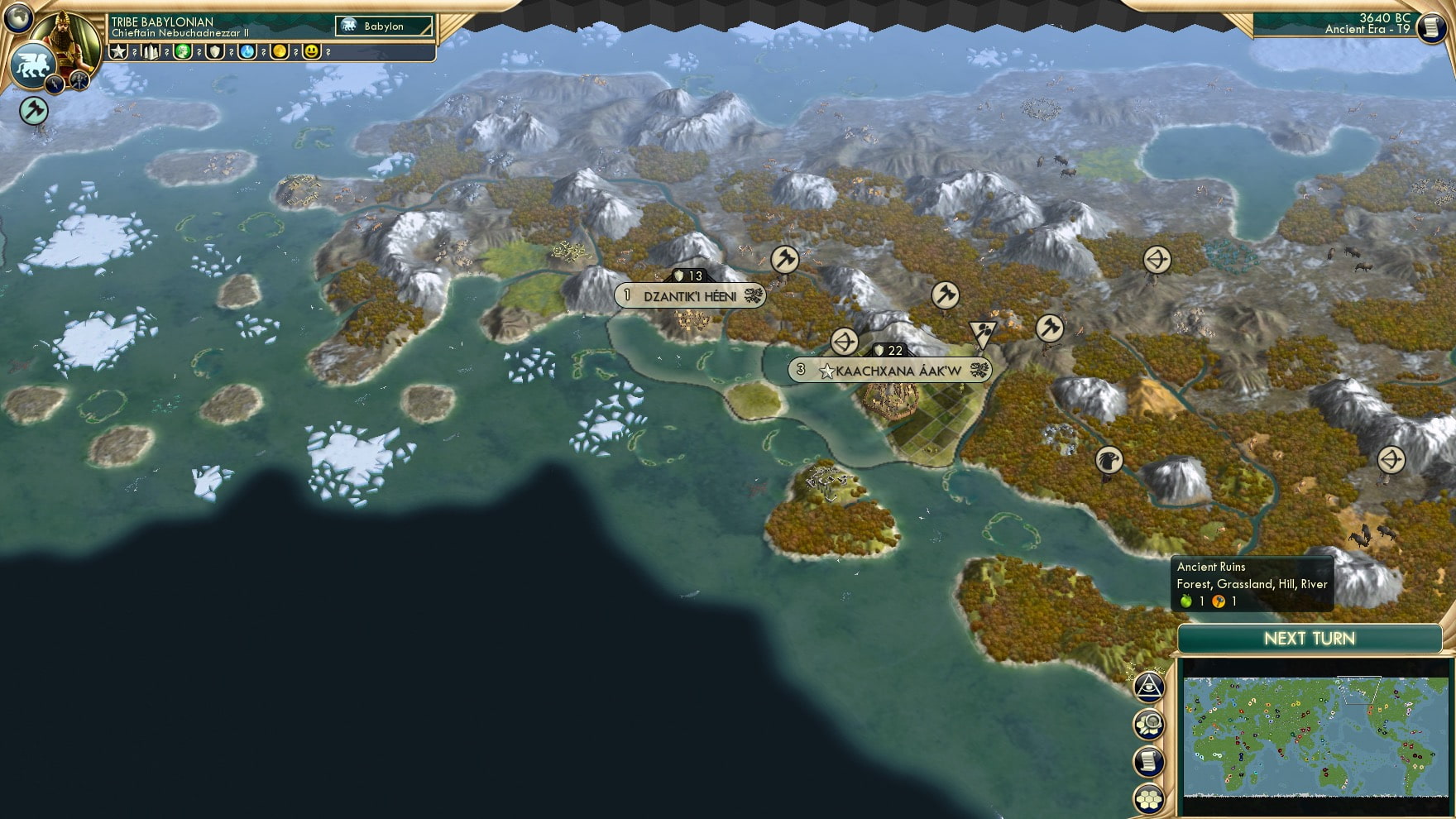Click the Next Turn button
Image resolution: width=1456 pixels, height=819 pixels.
pyautogui.click(x=1310, y=639)
